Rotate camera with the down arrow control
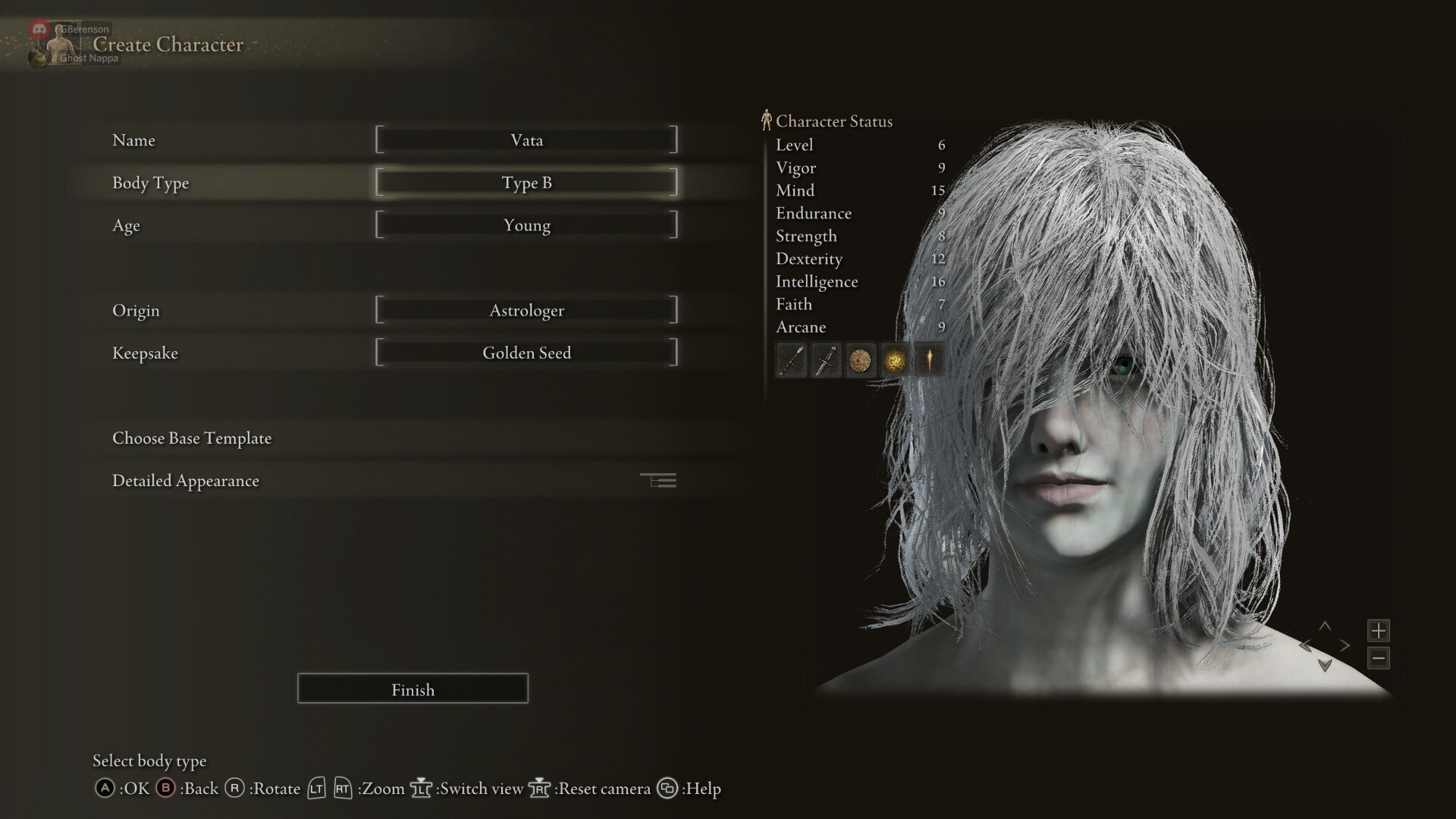This screenshot has width=1456, height=819. point(1326,667)
